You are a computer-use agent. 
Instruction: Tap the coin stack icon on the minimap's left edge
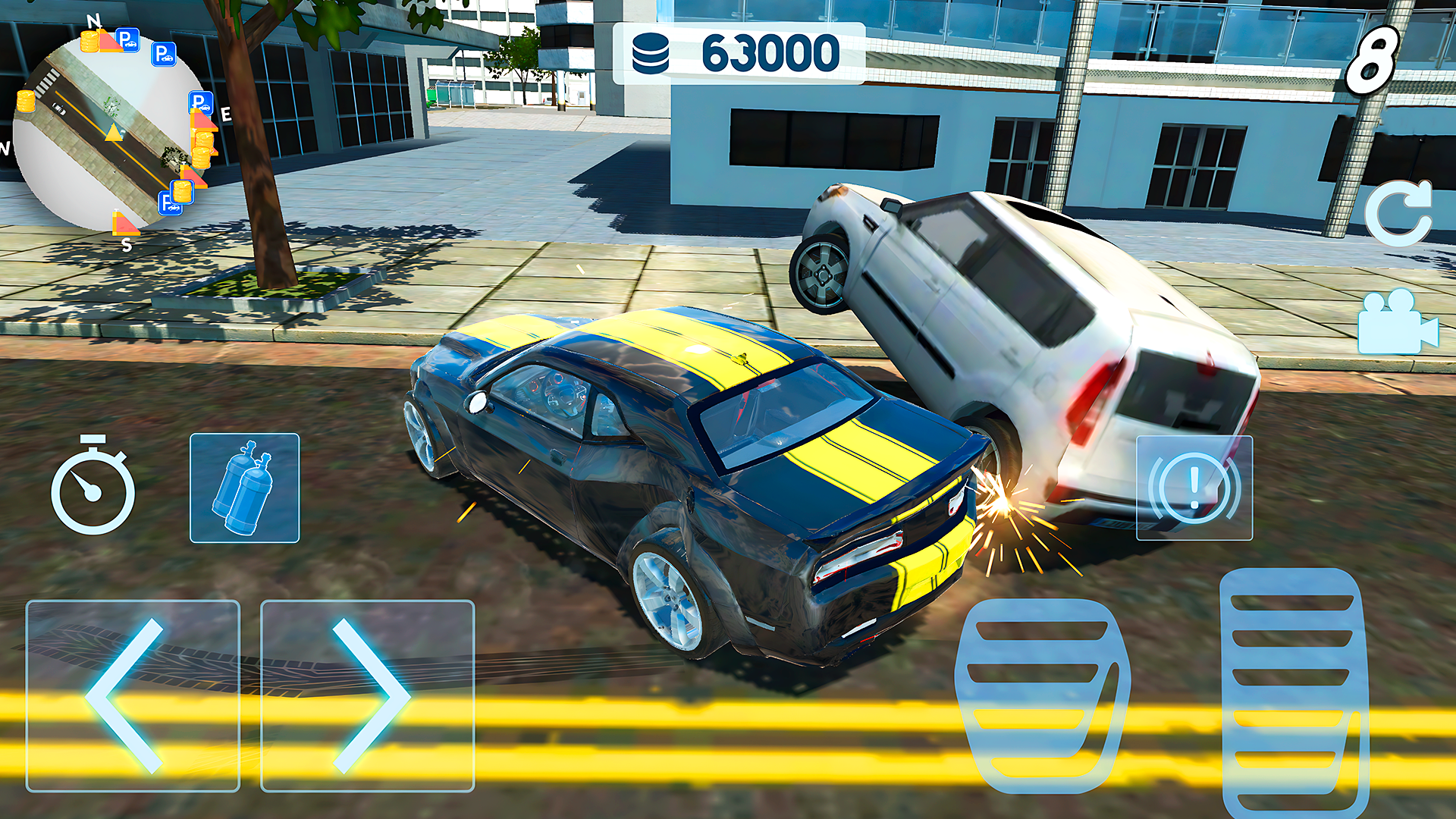[27, 101]
